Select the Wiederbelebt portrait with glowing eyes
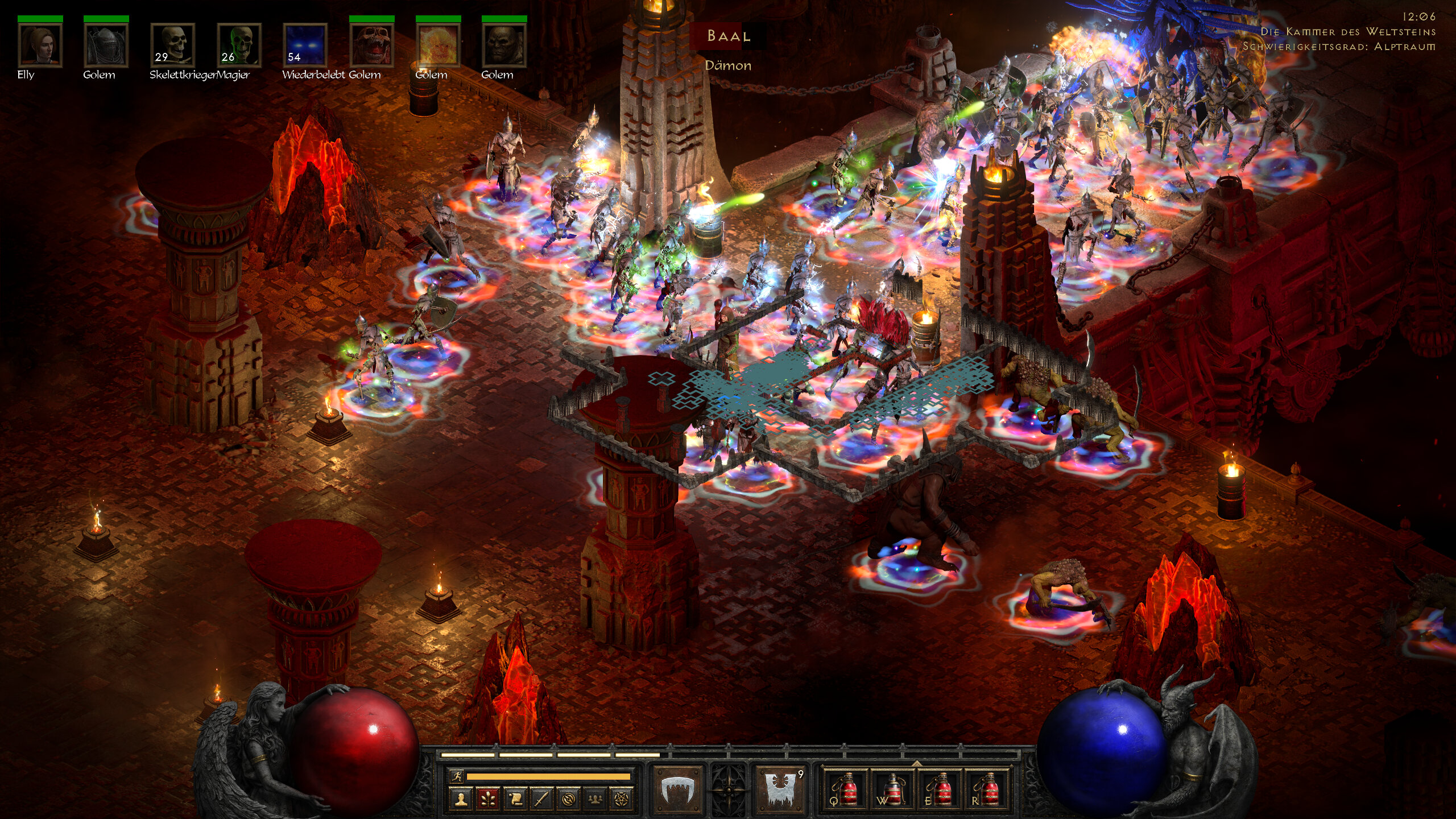The width and height of the screenshot is (1456, 819). click(x=305, y=45)
